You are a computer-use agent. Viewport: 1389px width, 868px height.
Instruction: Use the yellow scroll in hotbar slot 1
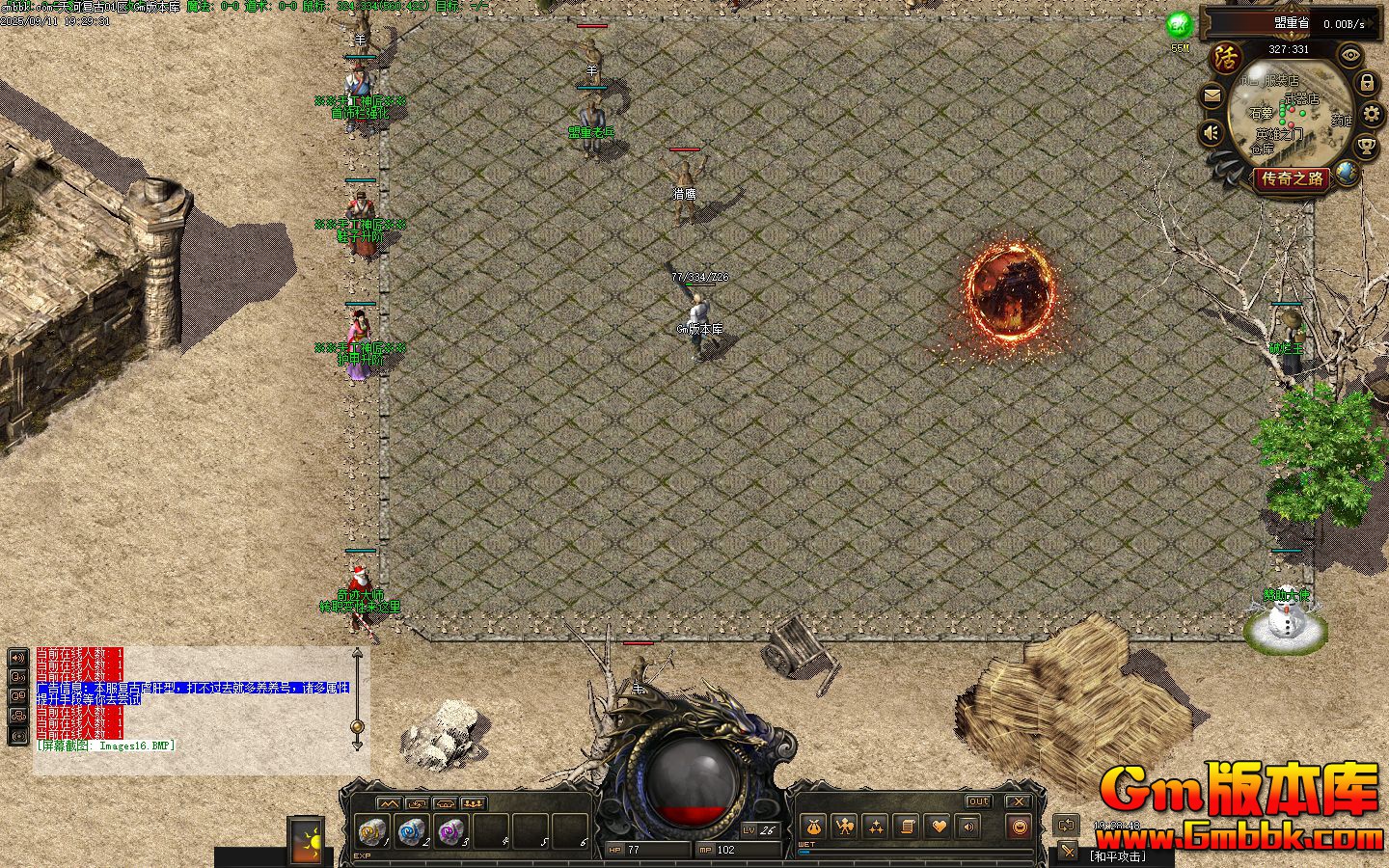pyautogui.click(x=371, y=830)
